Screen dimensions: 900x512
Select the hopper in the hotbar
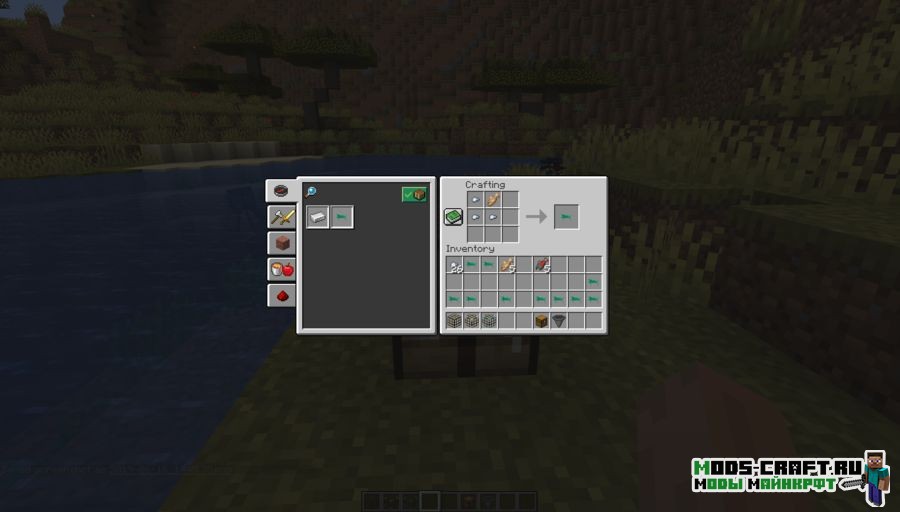[559, 321]
